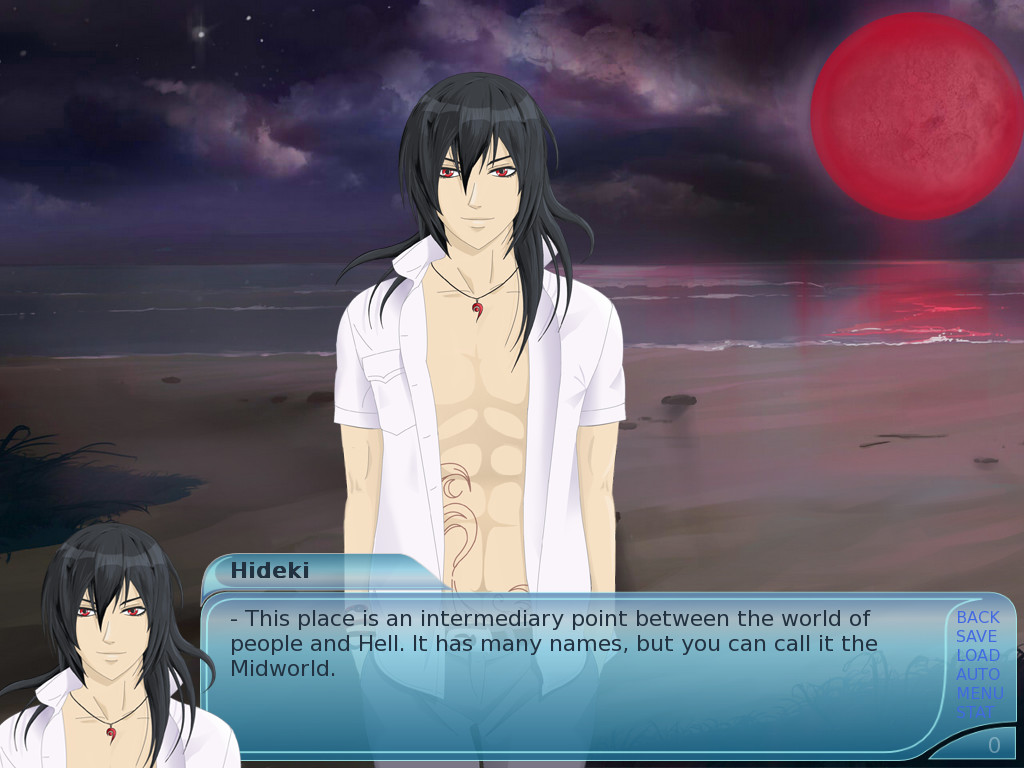
Task: Show the STAT screen
Action: (x=976, y=712)
